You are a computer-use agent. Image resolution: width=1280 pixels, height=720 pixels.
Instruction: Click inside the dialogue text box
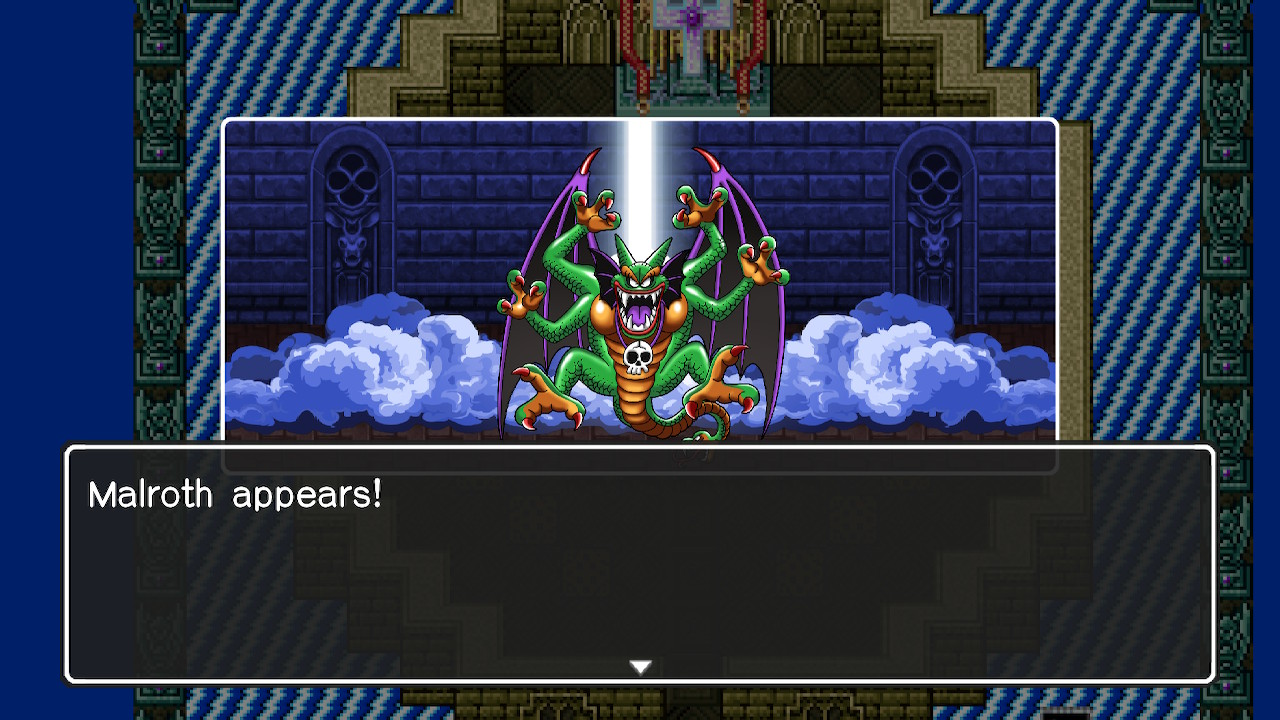640,570
